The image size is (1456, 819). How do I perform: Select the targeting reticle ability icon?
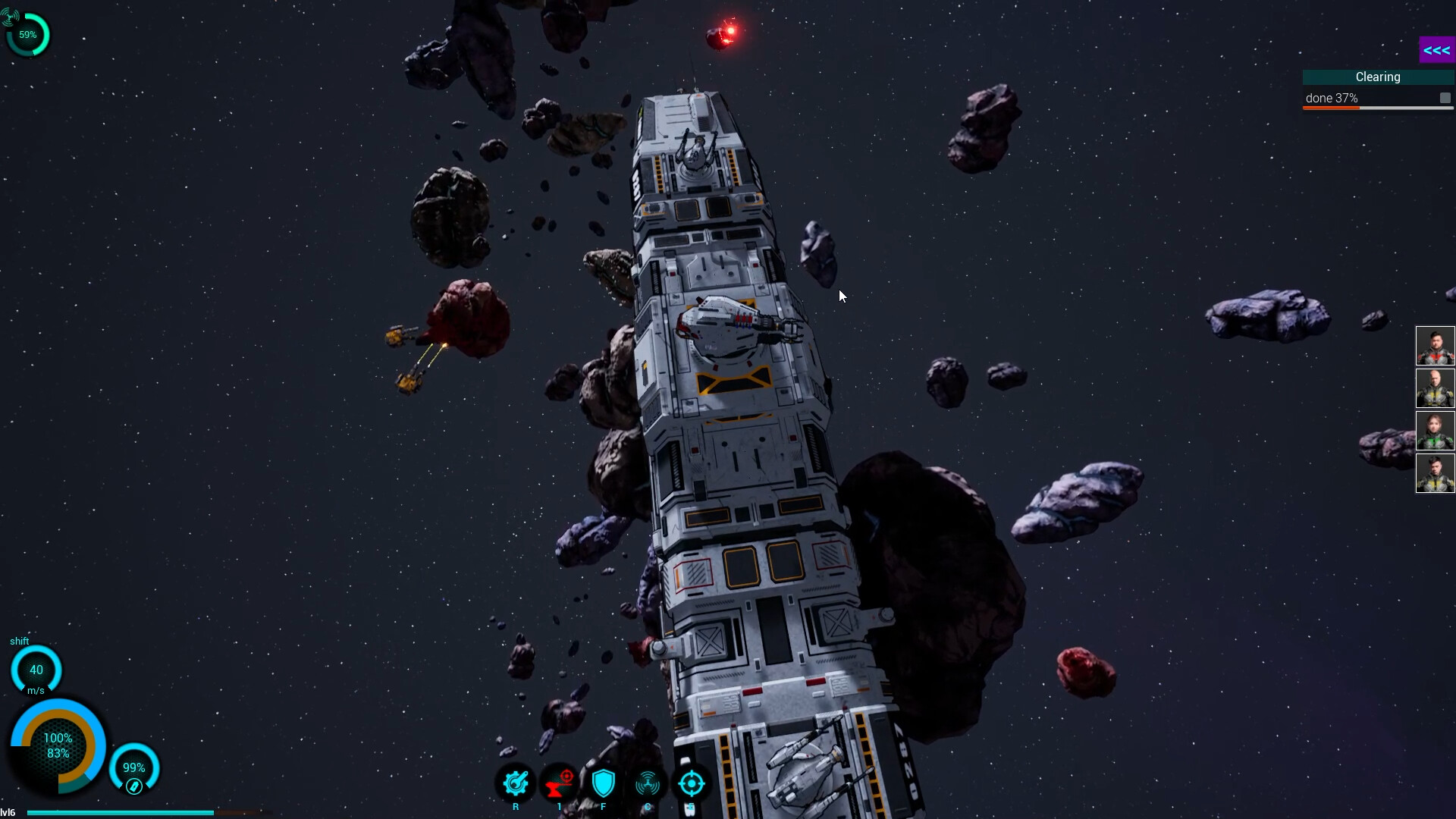tap(692, 783)
